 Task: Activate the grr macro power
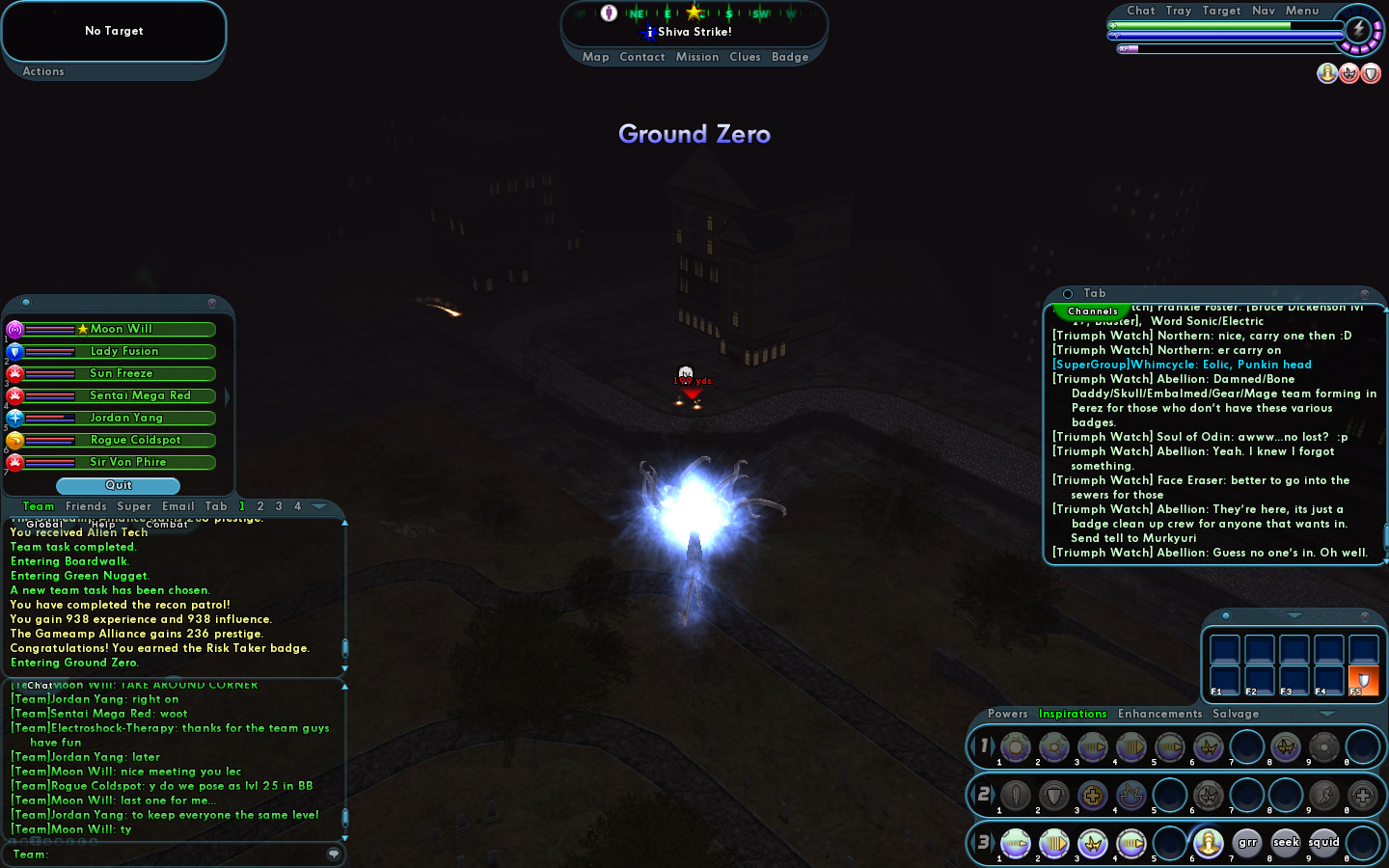[x=1247, y=843]
